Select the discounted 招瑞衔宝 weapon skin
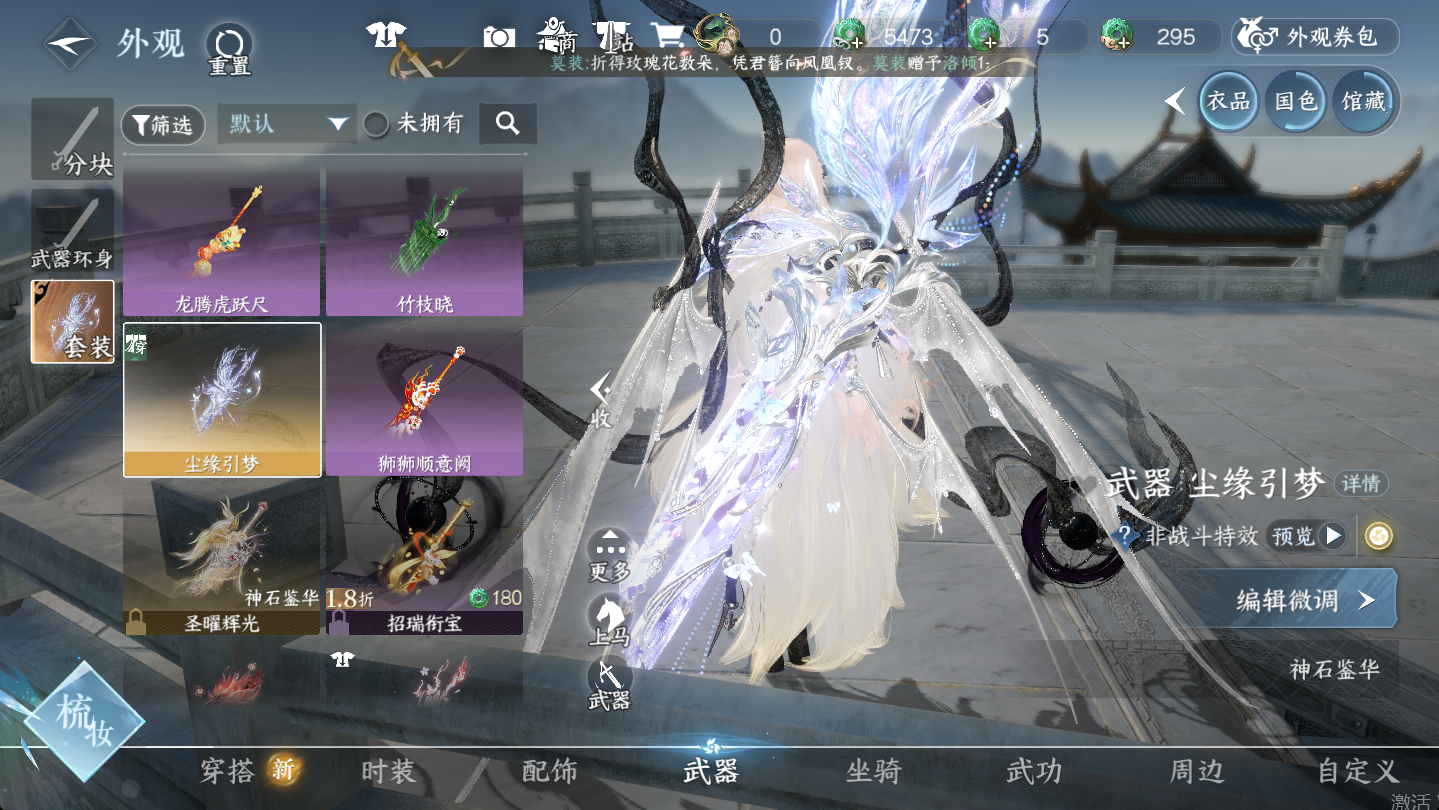The height and width of the screenshot is (810, 1439). (424, 556)
